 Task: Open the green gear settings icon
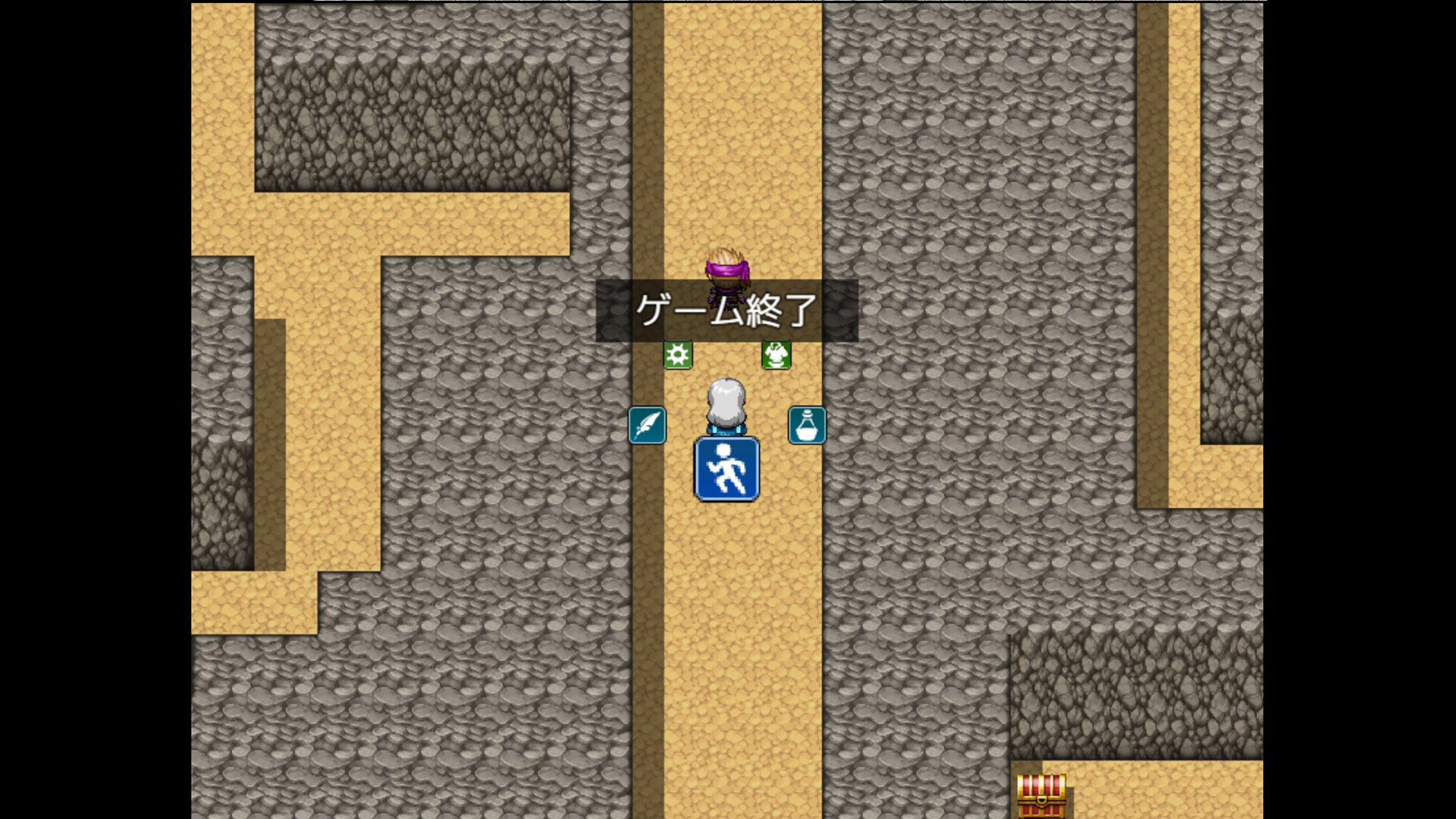(679, 353)
